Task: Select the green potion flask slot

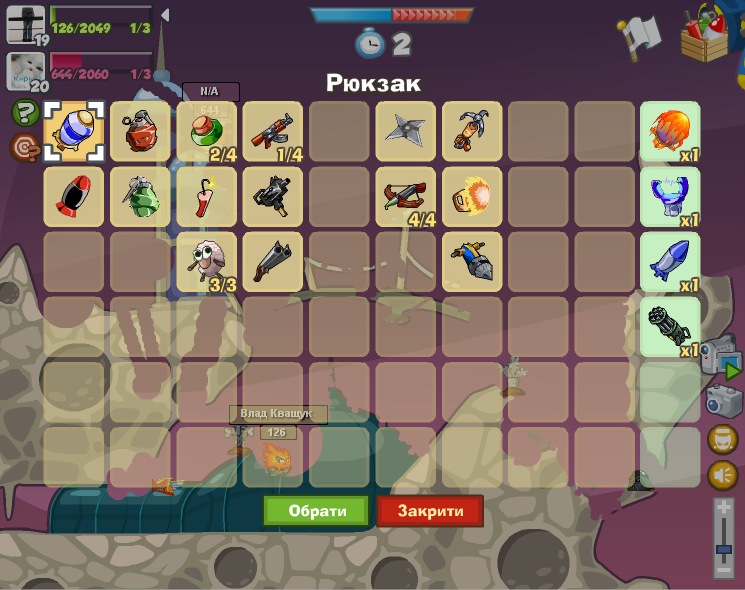Action: click(x=206, y=132)
